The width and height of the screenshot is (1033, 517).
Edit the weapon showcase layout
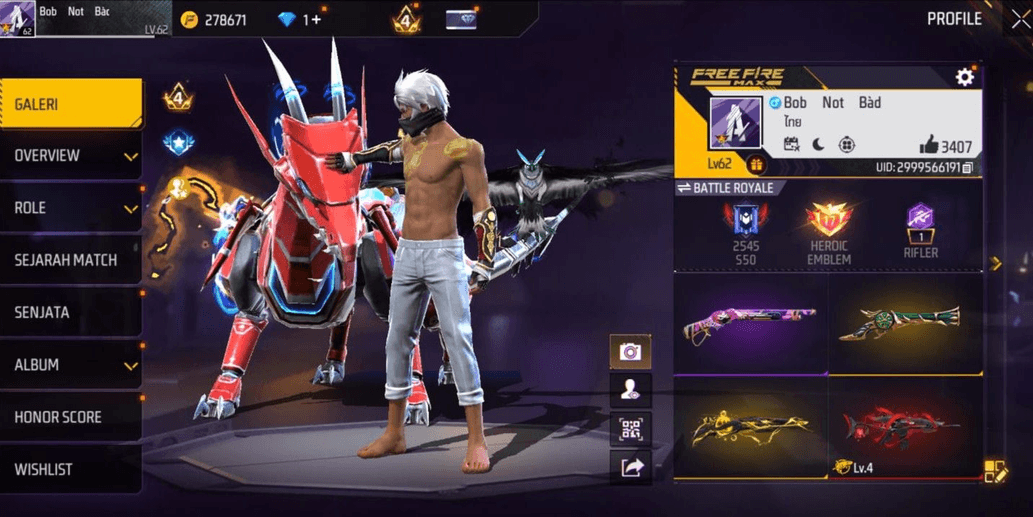(994, 471)
